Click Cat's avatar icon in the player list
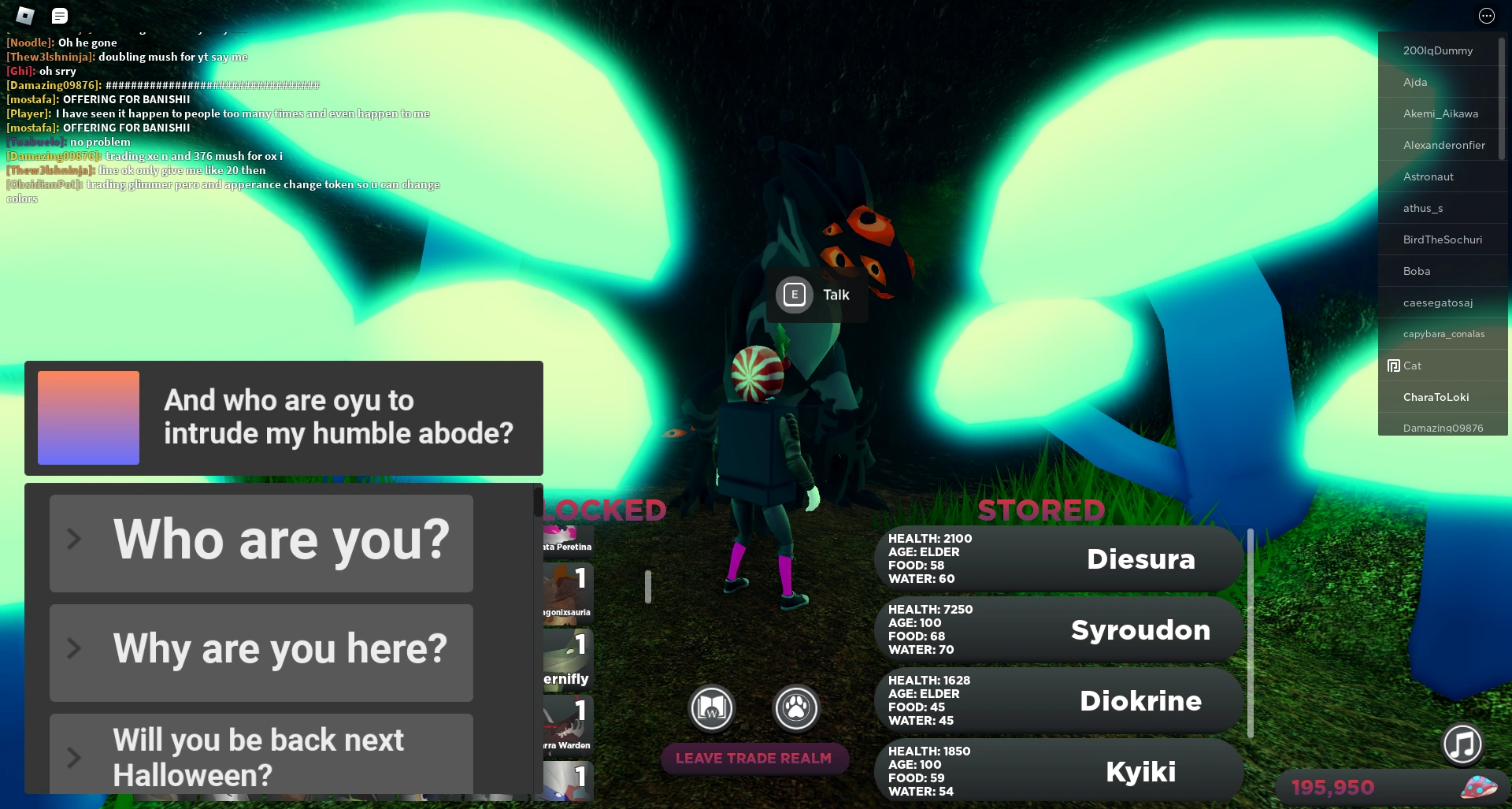The width and height of the screenshot is (1512, 809). (x=1392, y=366)
